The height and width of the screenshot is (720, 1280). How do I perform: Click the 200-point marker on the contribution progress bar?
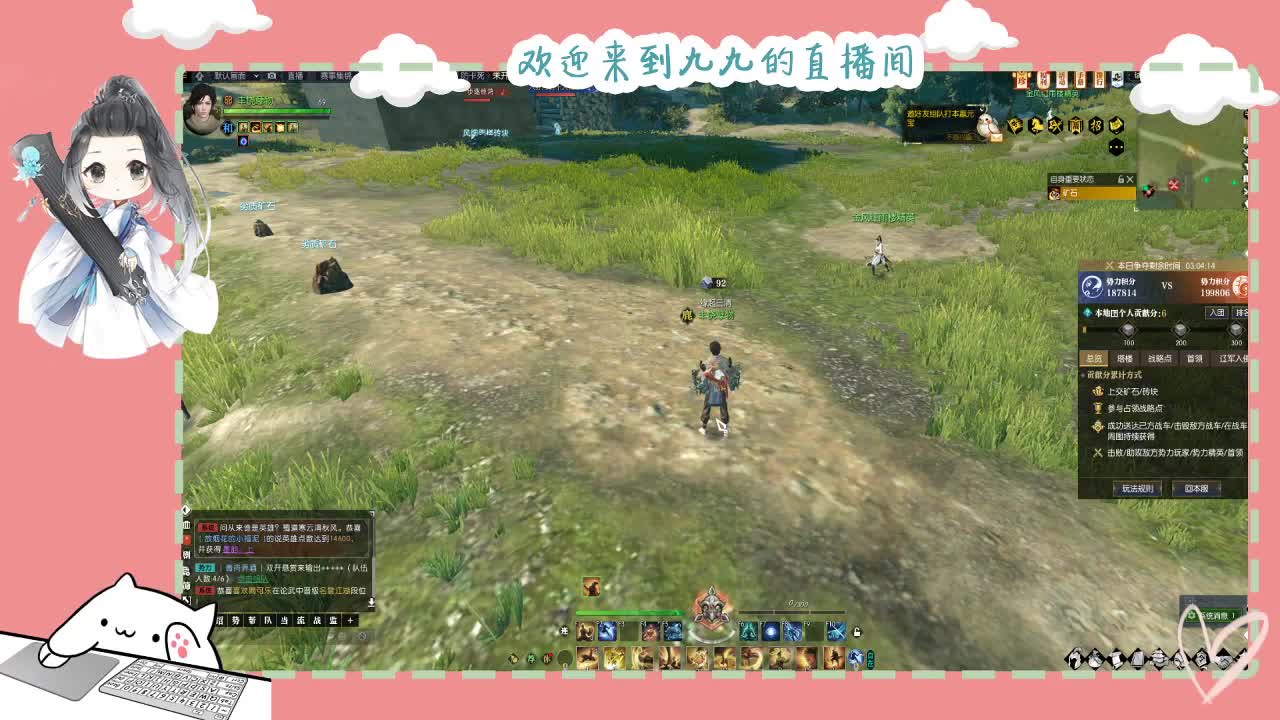(1181, 330)
